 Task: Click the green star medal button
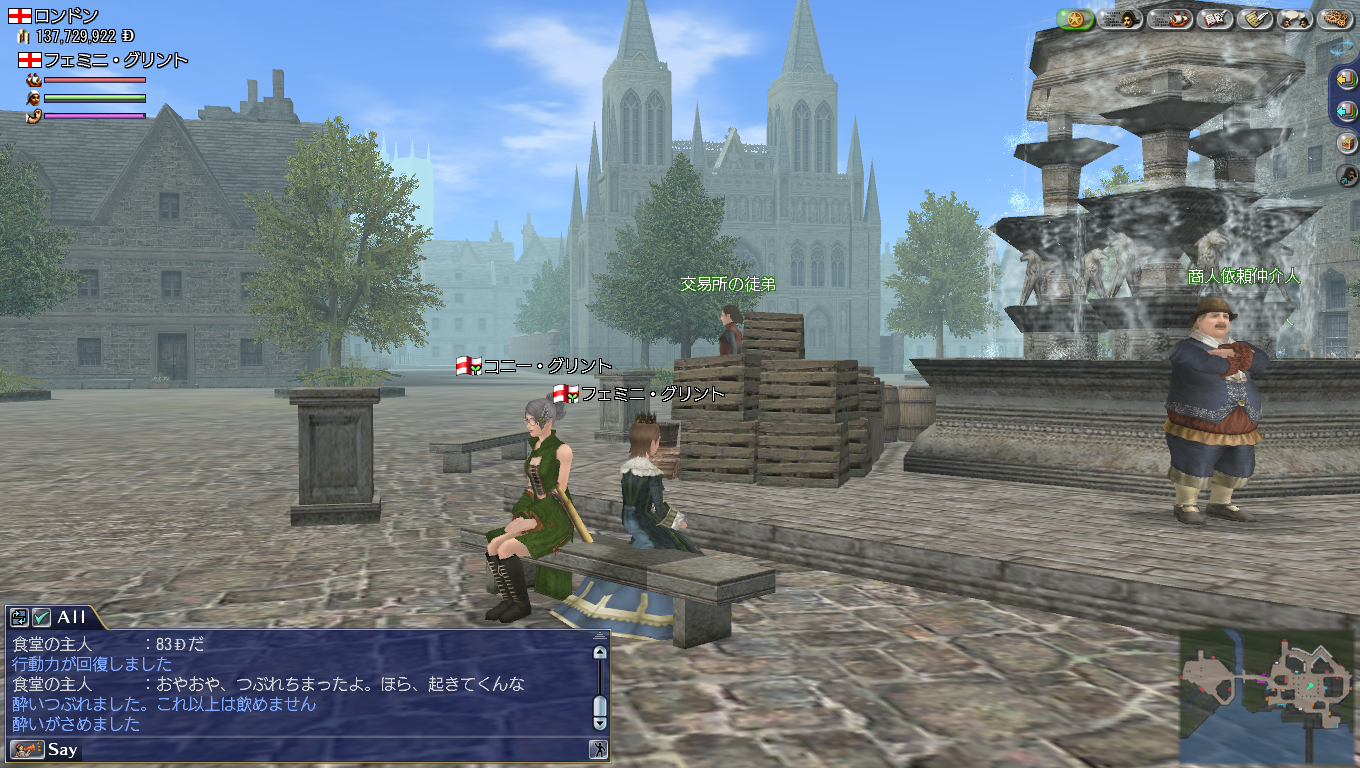click(x=1075, y=19)
